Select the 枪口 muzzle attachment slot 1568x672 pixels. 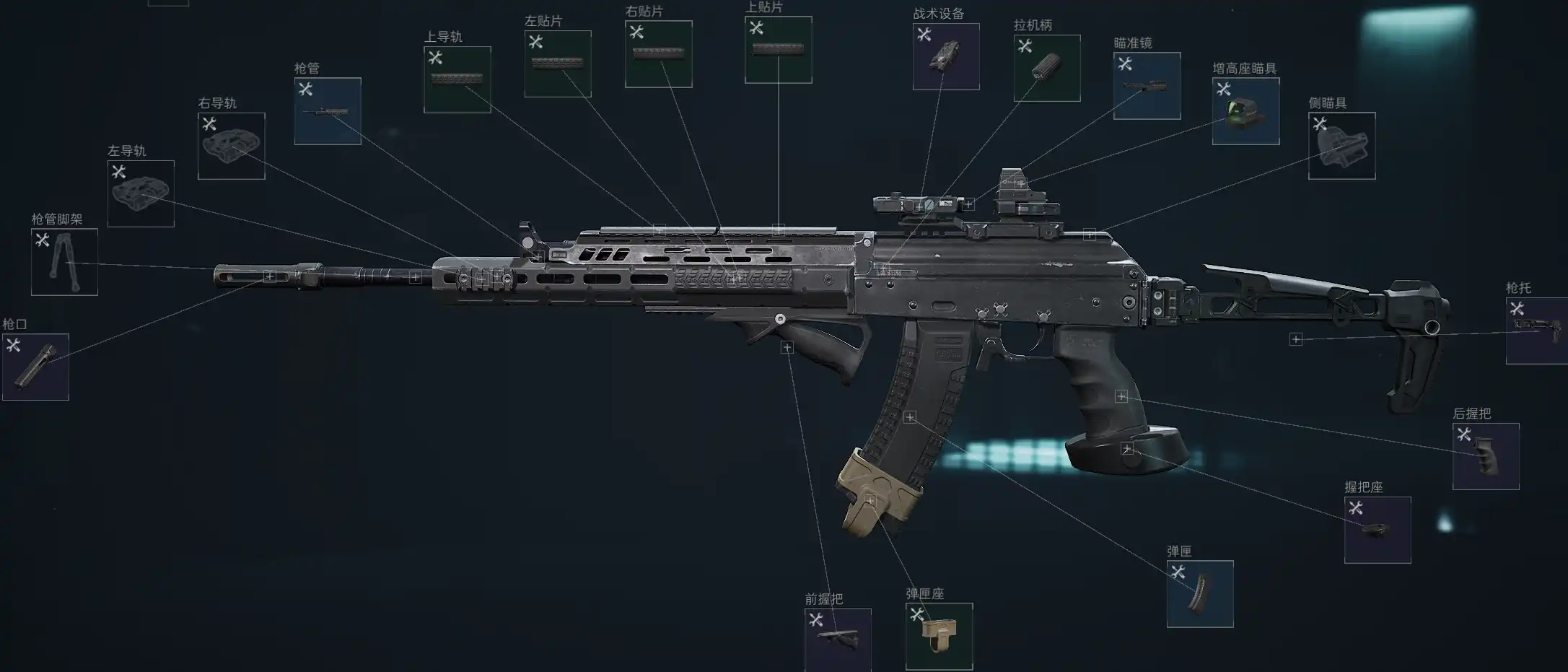click(35, 367)
